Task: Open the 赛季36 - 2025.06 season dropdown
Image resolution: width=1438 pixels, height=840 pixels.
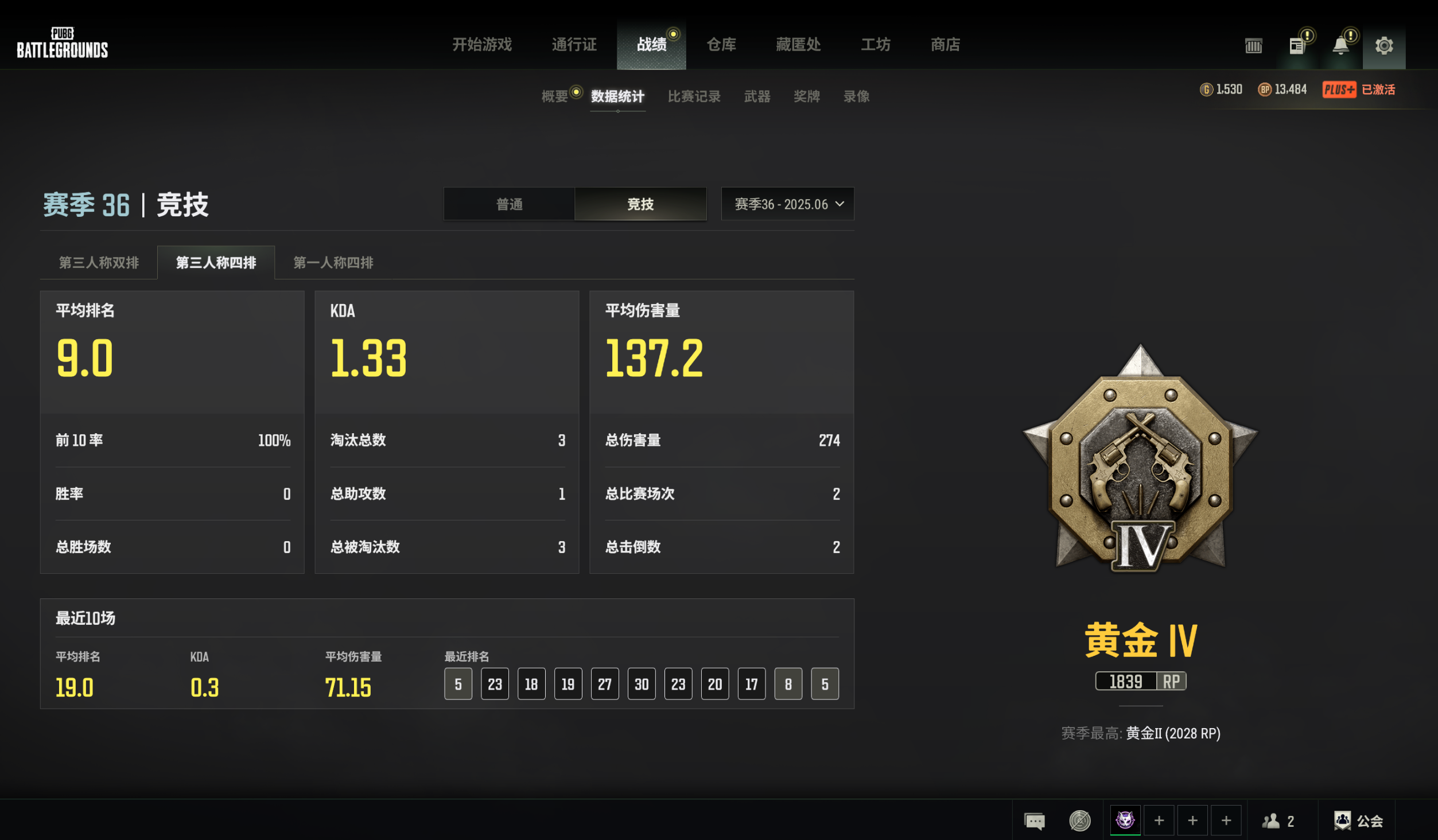Action: pos(787,204)
